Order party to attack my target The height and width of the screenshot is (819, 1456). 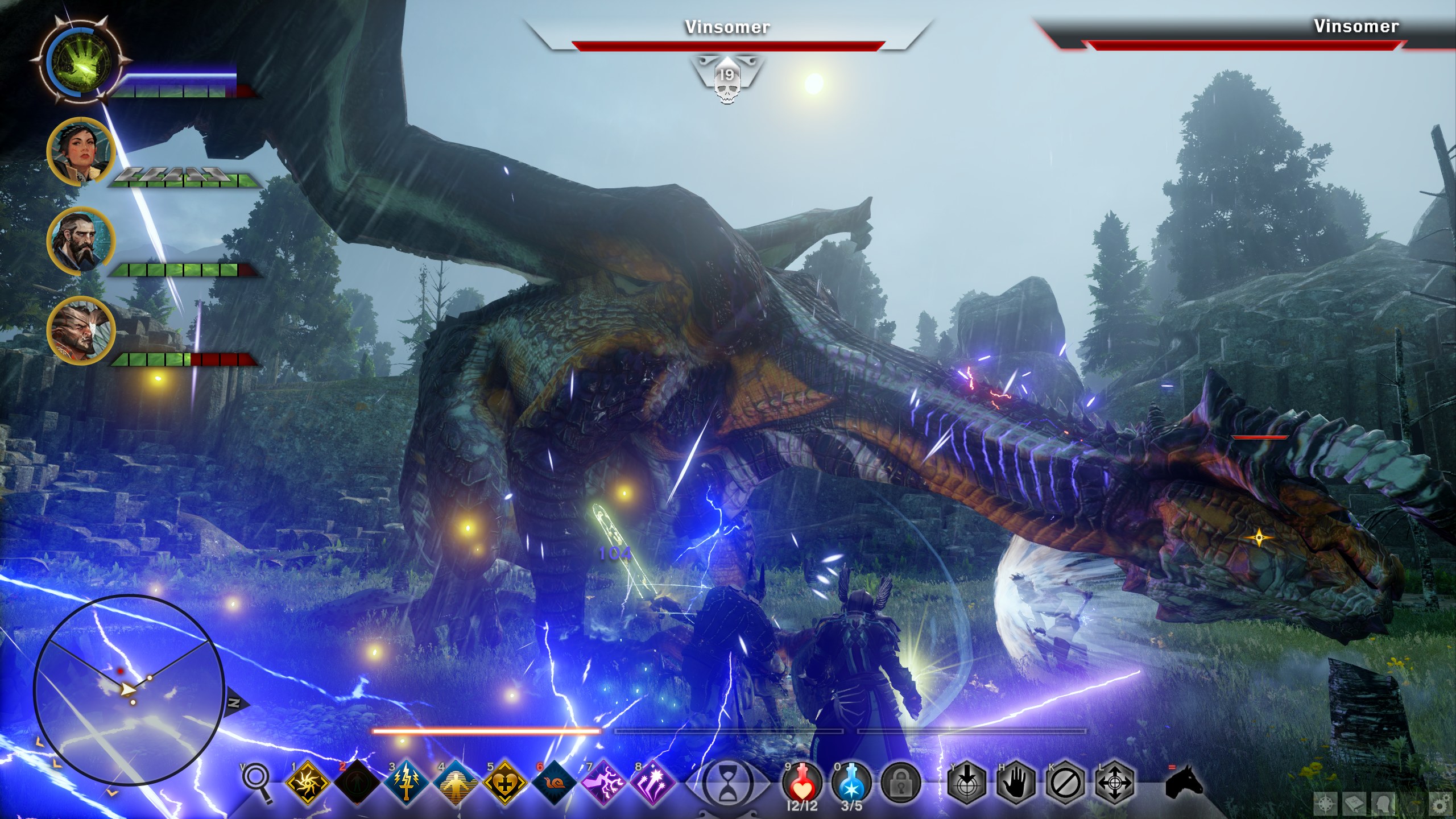click(x=966, y=784)
